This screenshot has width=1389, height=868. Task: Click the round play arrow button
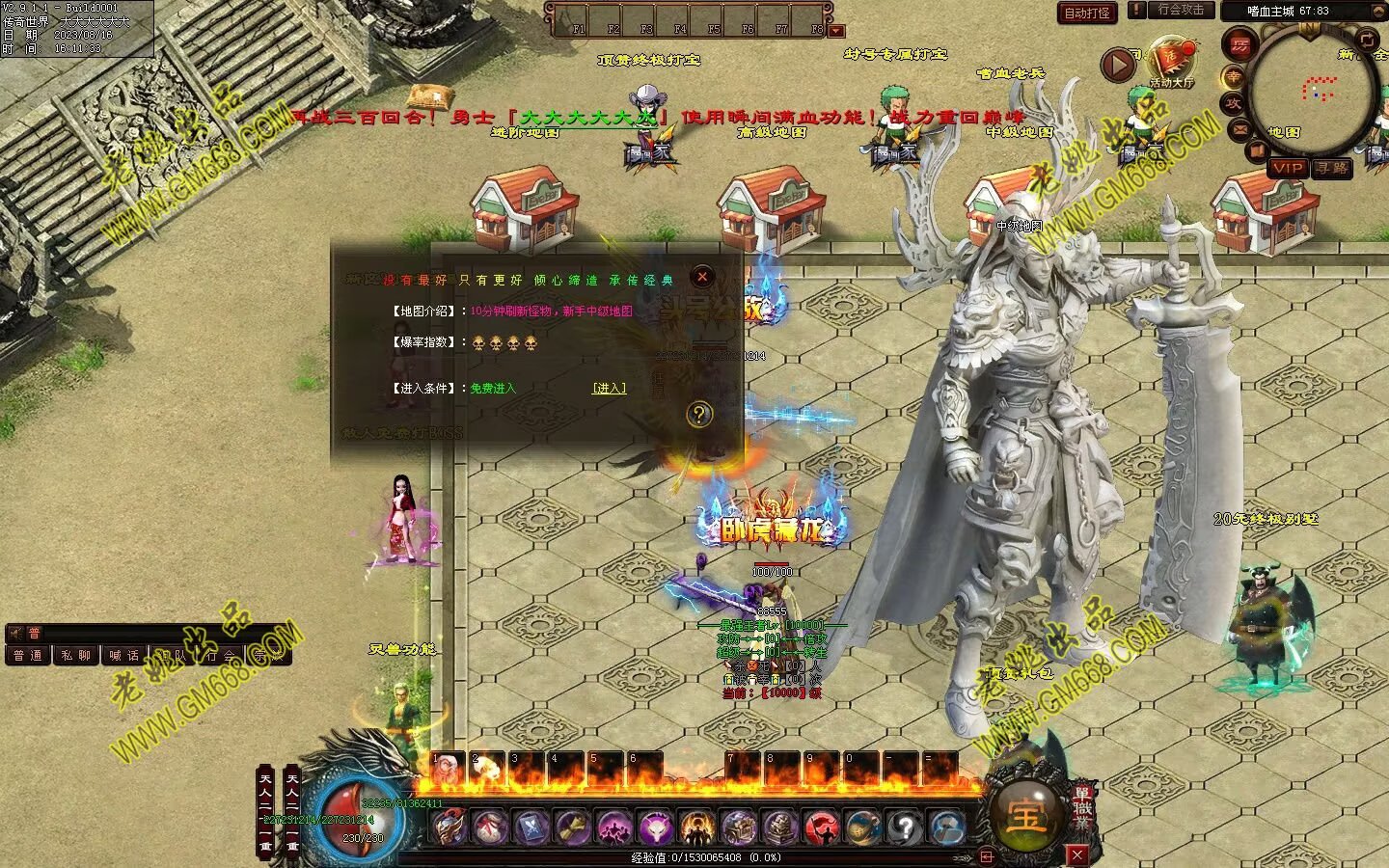click(x=1119, y=65)
